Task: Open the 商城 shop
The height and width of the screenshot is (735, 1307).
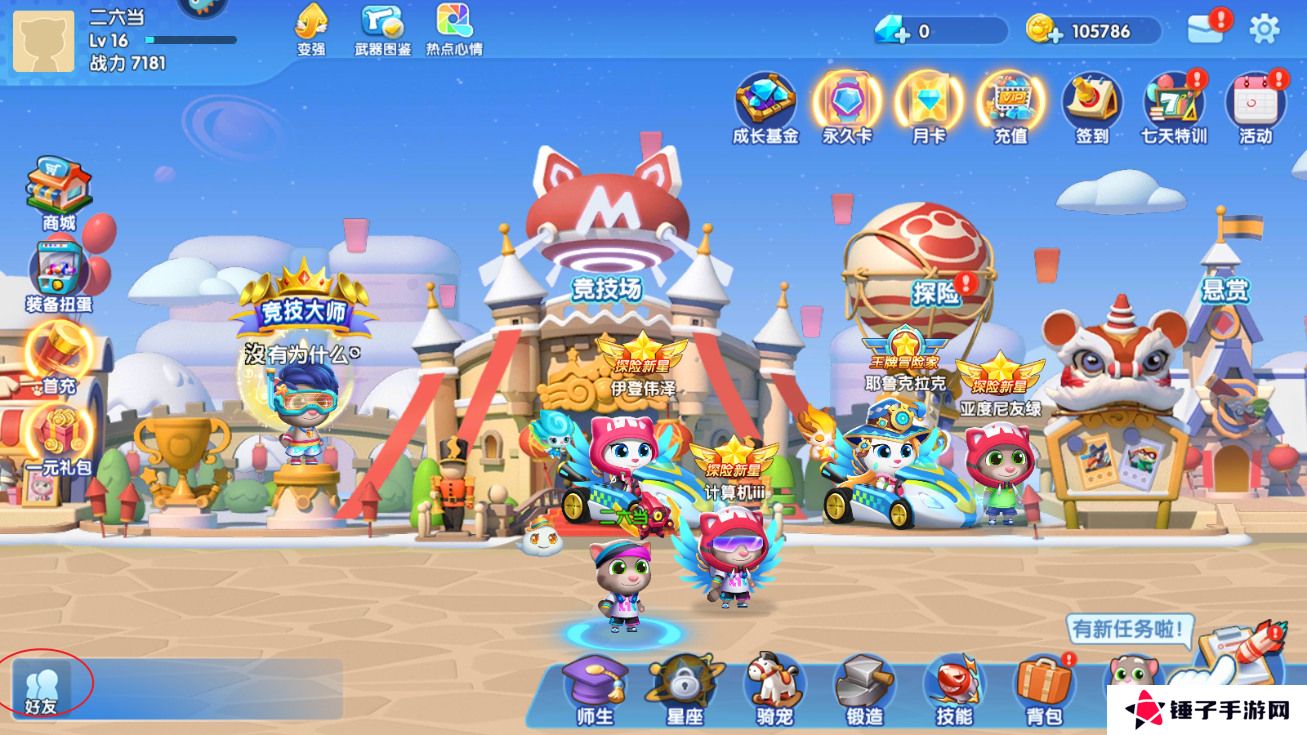Action: point(58,190)
